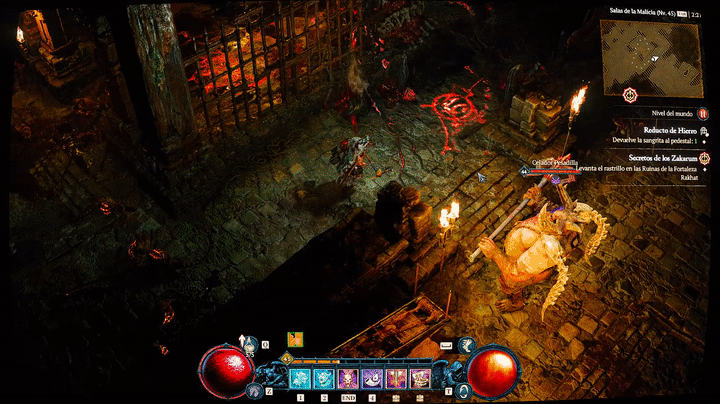Use the healing potion icon
This screenshot has height=404, width=720.
click(248, 346)
